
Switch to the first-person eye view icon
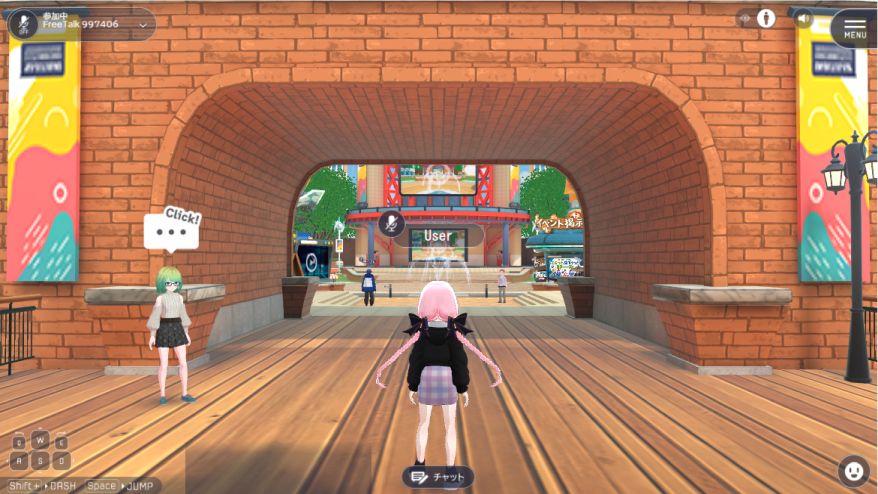[745, 18]
